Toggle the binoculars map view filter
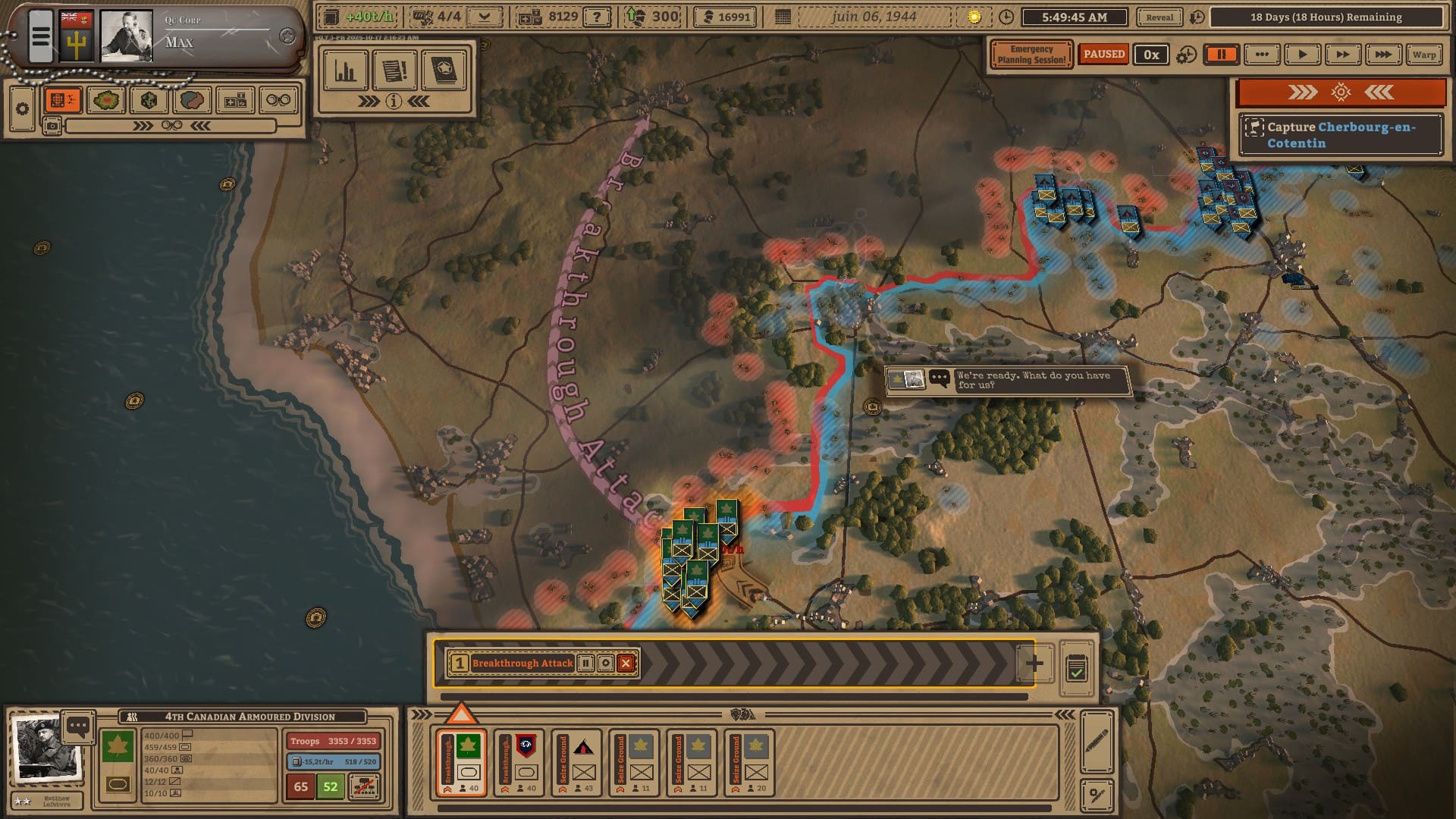Screen dimensions: 1456x819 click(278, 100)
